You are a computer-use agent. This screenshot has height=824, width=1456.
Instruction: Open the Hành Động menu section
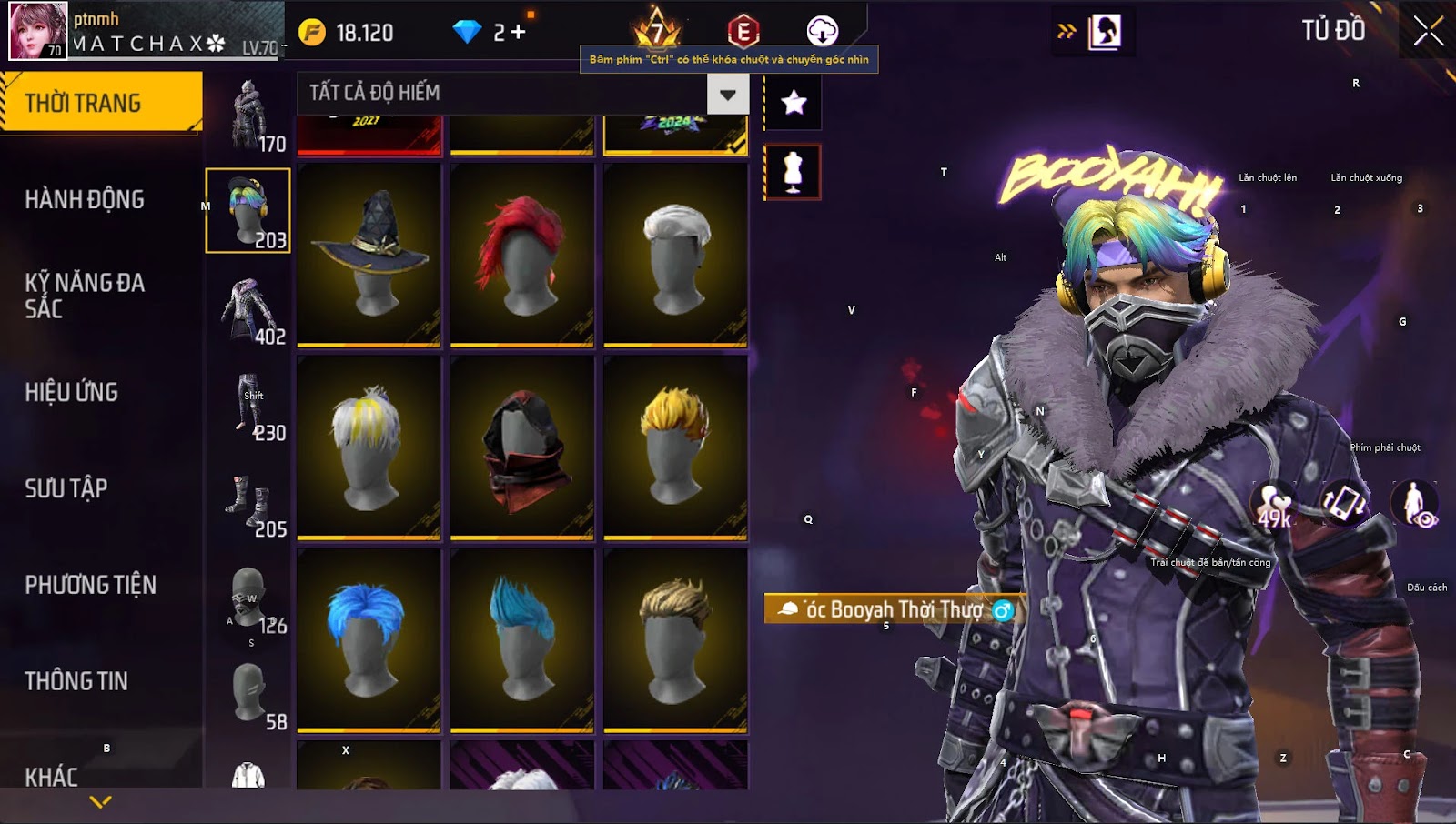(x=85, y=199)
